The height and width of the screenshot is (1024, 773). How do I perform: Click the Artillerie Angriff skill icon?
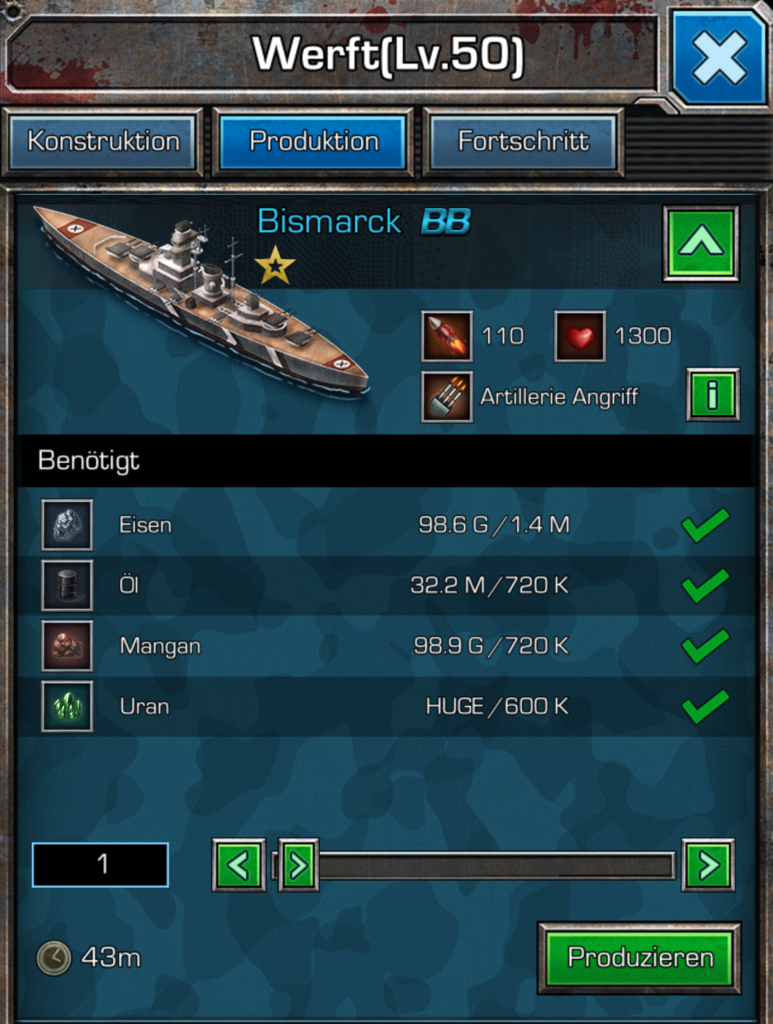point(446,397)
